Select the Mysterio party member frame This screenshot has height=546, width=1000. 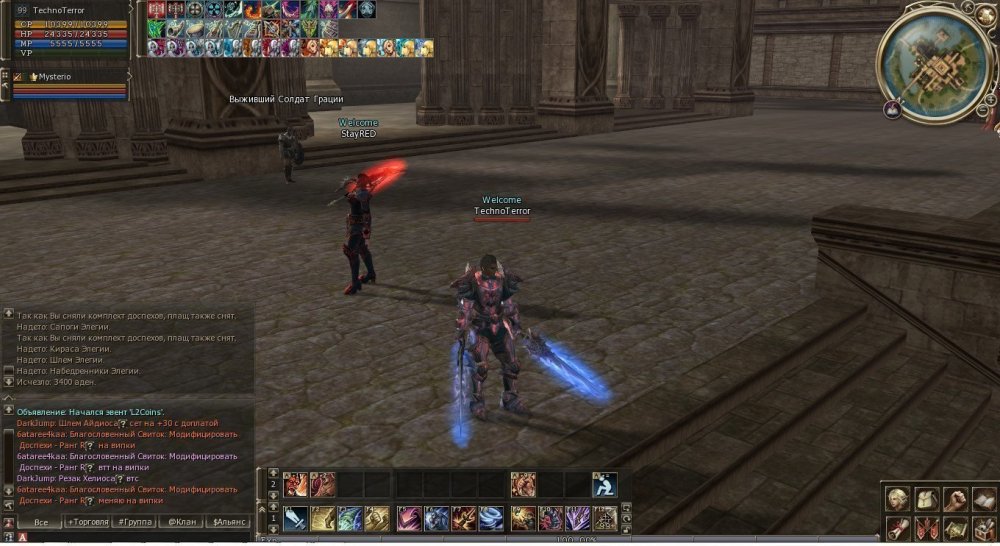pyautogui.click(x=70, y=85)
